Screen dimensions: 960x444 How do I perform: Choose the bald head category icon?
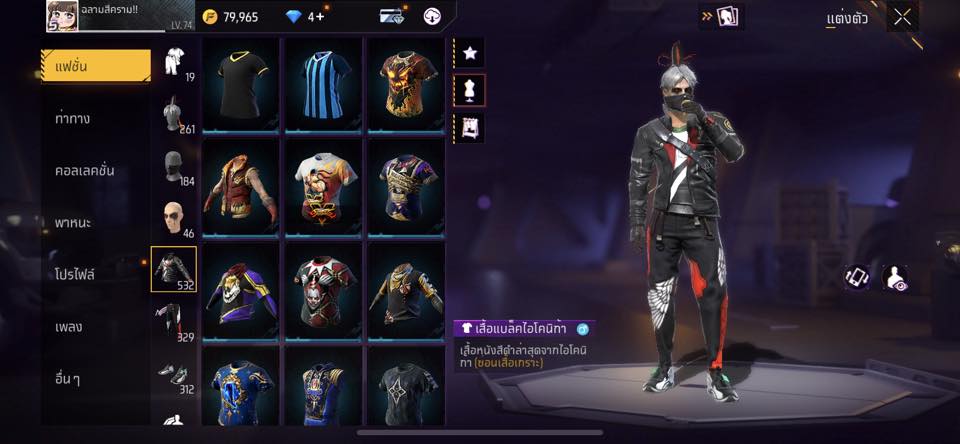pyautogui.click(x=174, y=218)
